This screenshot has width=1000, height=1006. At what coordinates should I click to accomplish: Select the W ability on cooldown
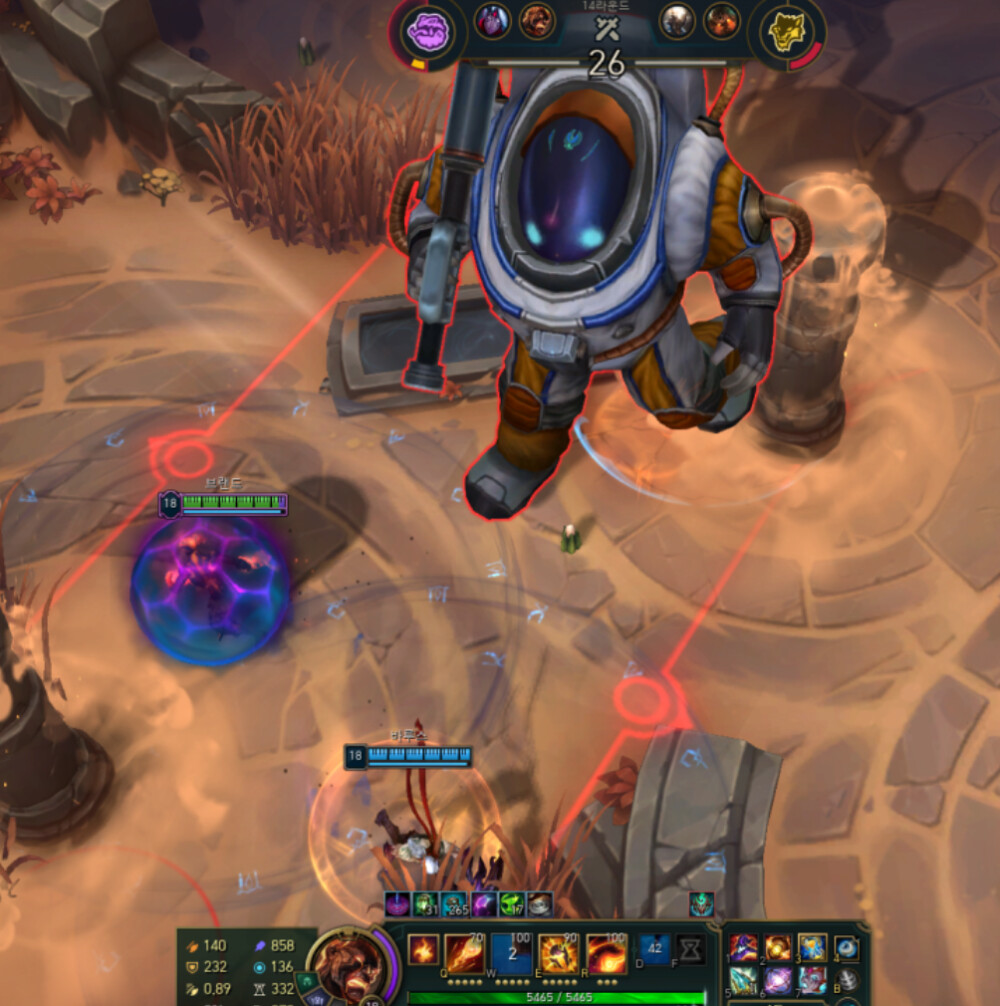(511, 954)
